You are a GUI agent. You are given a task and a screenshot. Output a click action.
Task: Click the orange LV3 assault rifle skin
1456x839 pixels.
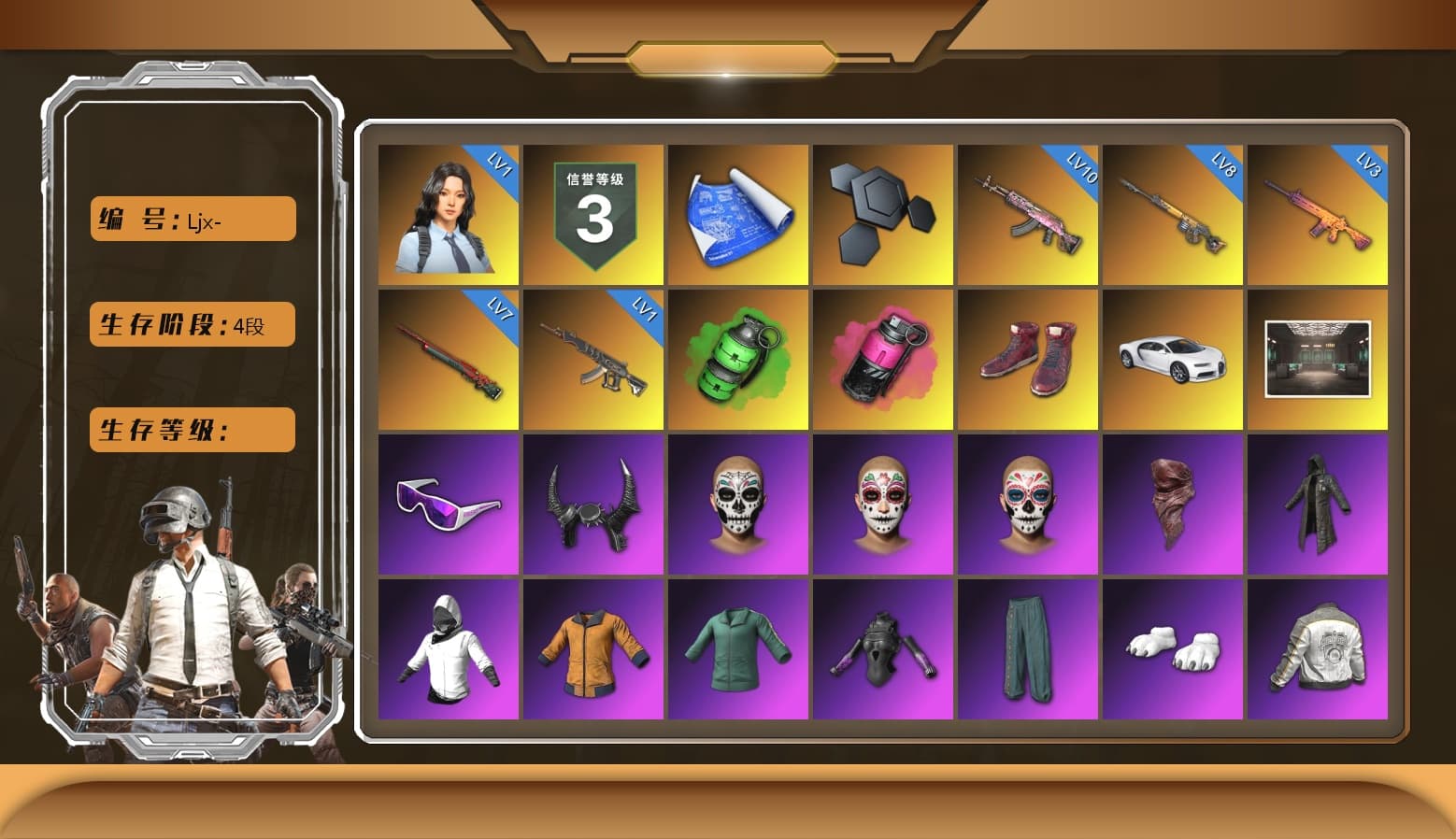[x=1318, y=213]
